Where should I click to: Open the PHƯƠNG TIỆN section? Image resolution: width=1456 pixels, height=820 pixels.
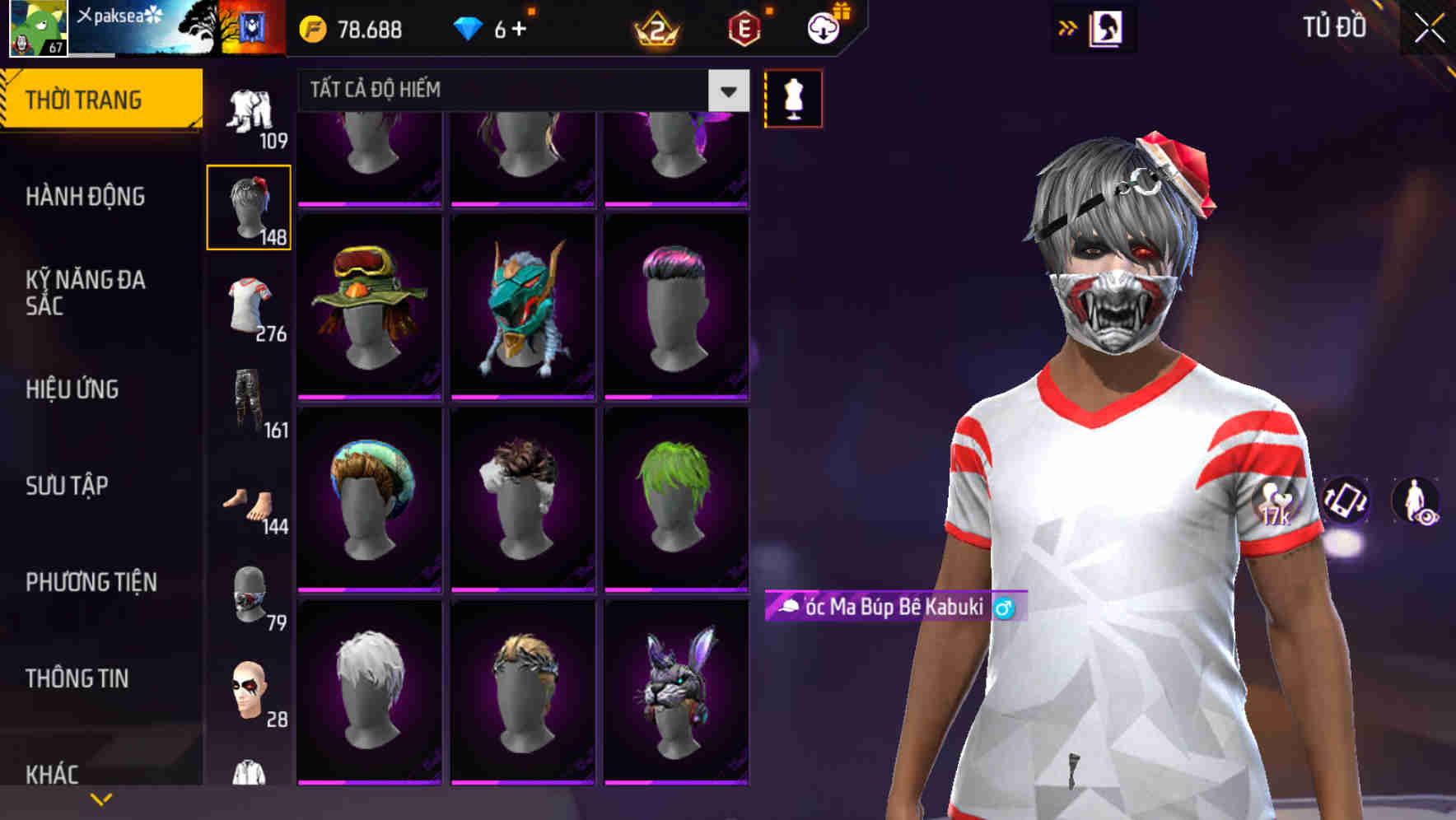(91, 581)
